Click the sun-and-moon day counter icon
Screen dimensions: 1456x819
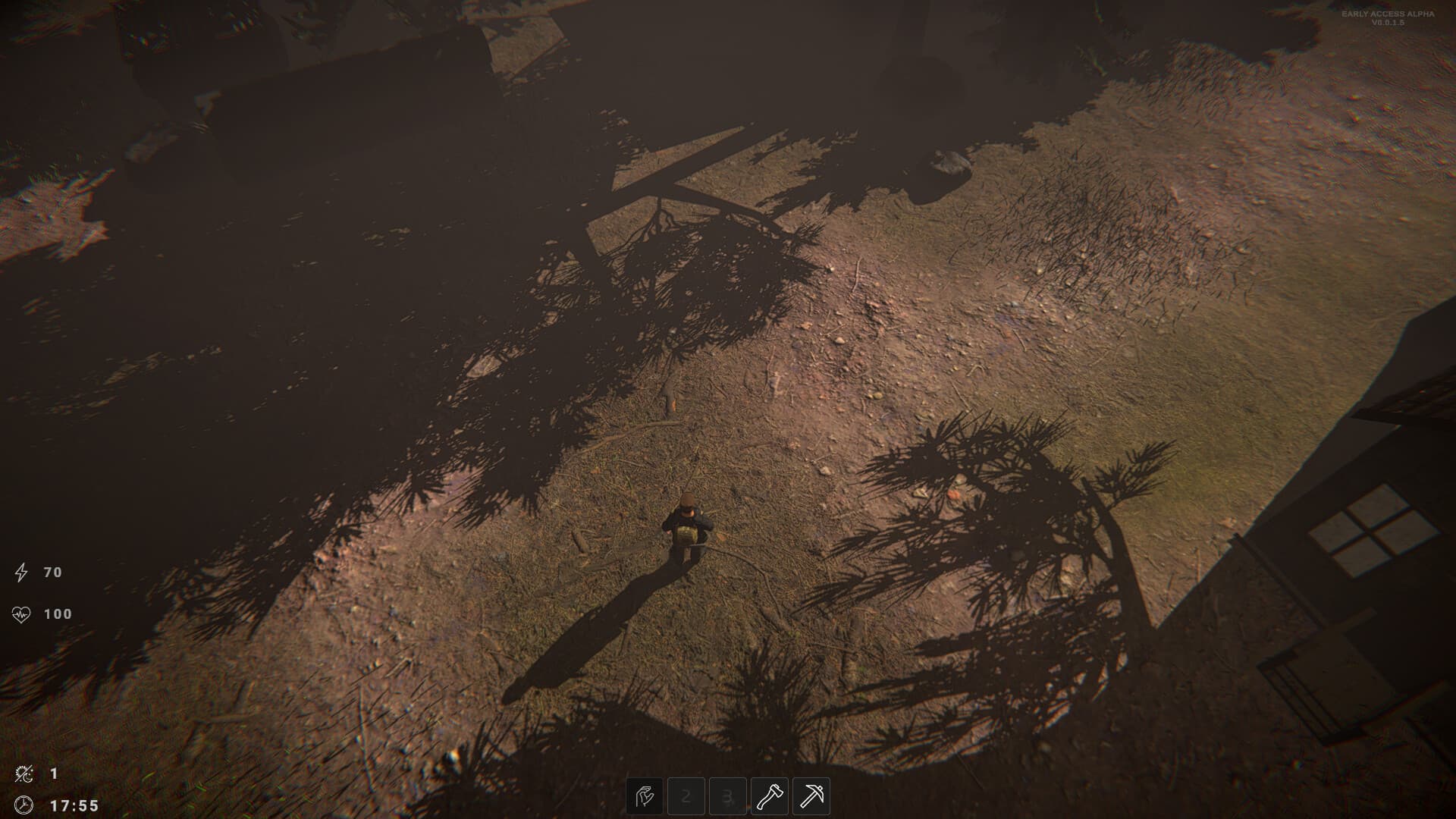point(24,774)
